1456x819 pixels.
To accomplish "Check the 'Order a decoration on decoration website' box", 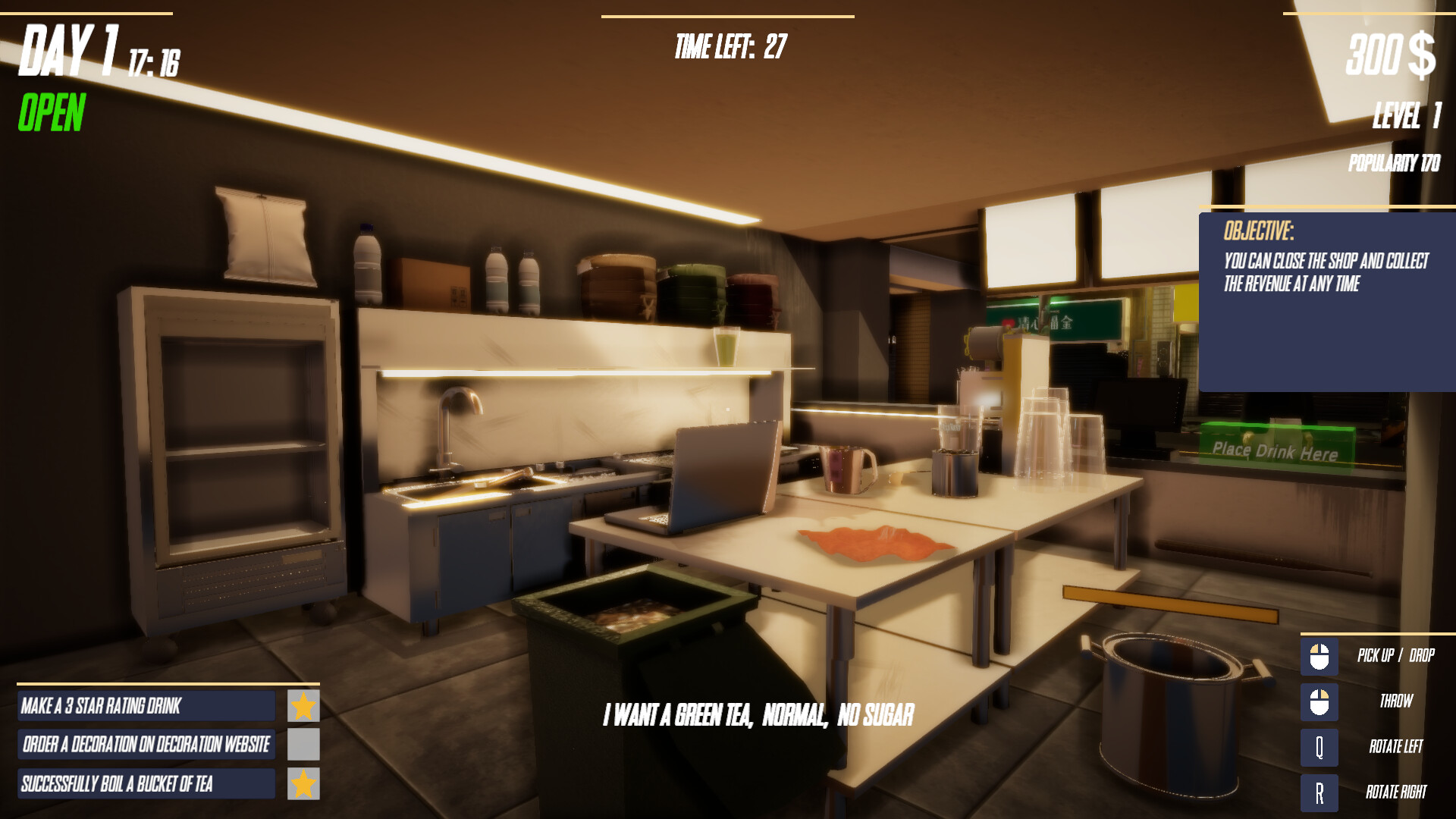I will (x=303, y=745).
